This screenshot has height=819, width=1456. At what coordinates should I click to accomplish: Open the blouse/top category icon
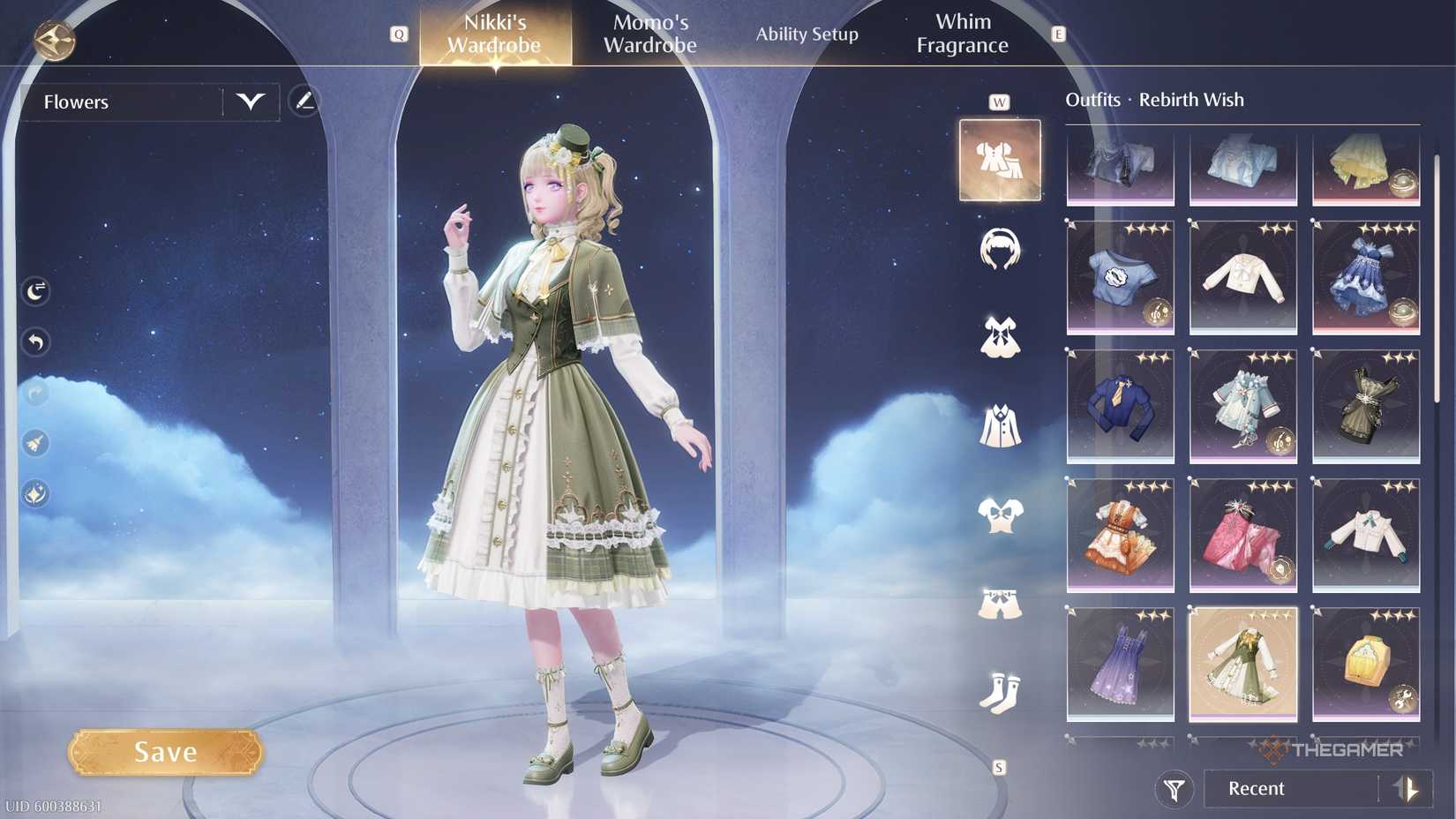click(x=999, y=512)
